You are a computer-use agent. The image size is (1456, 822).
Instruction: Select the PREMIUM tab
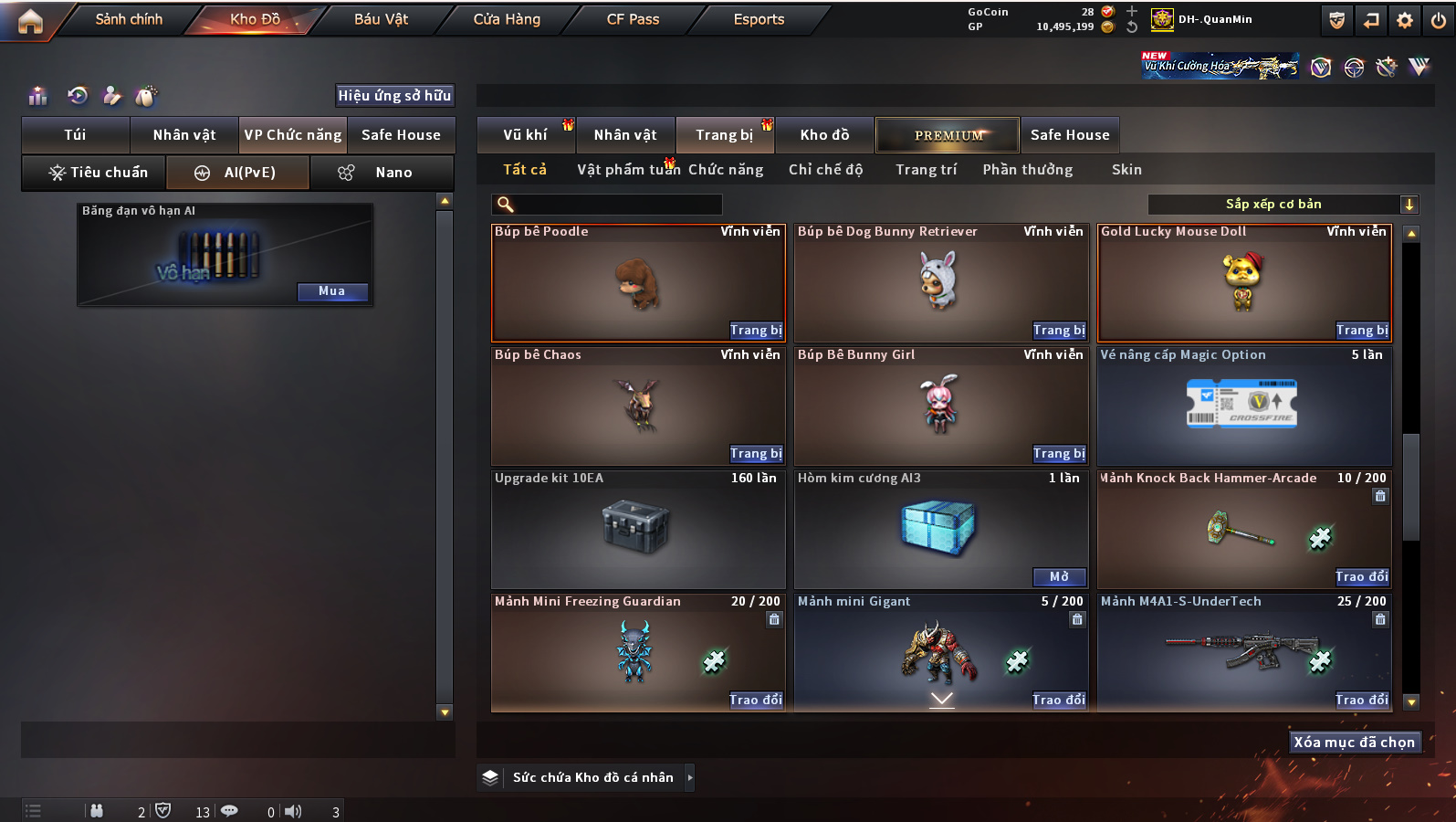(948, 135)
